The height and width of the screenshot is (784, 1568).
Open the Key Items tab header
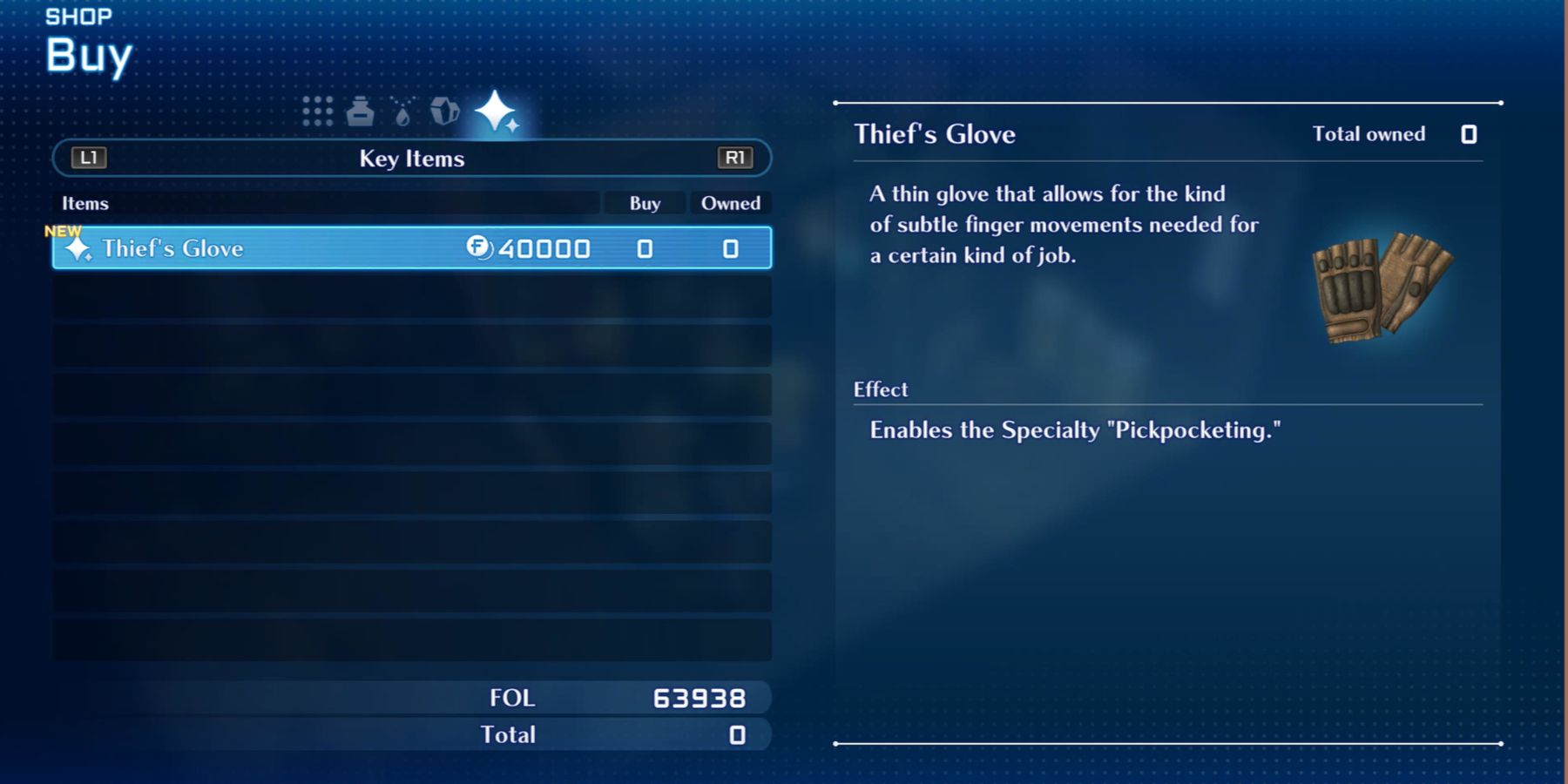[x=411, y=159]
